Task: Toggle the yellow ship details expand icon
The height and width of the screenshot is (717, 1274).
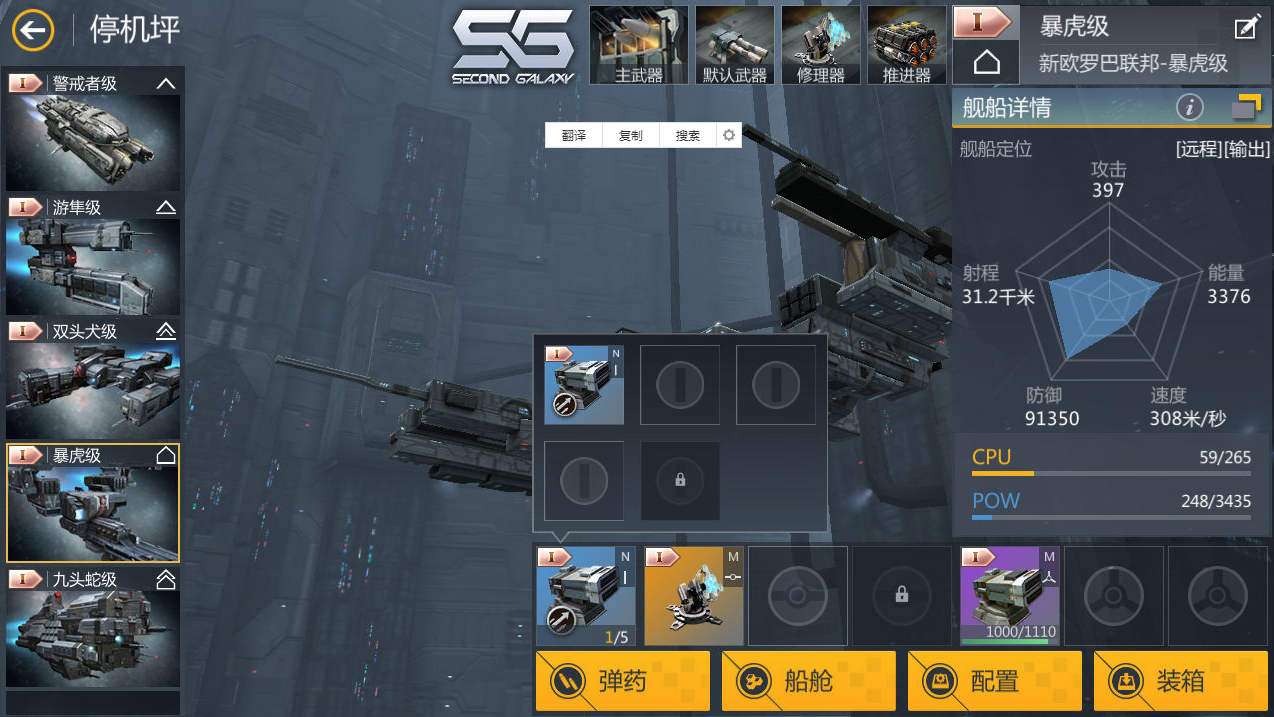Action: click(x=1246, y=106)
